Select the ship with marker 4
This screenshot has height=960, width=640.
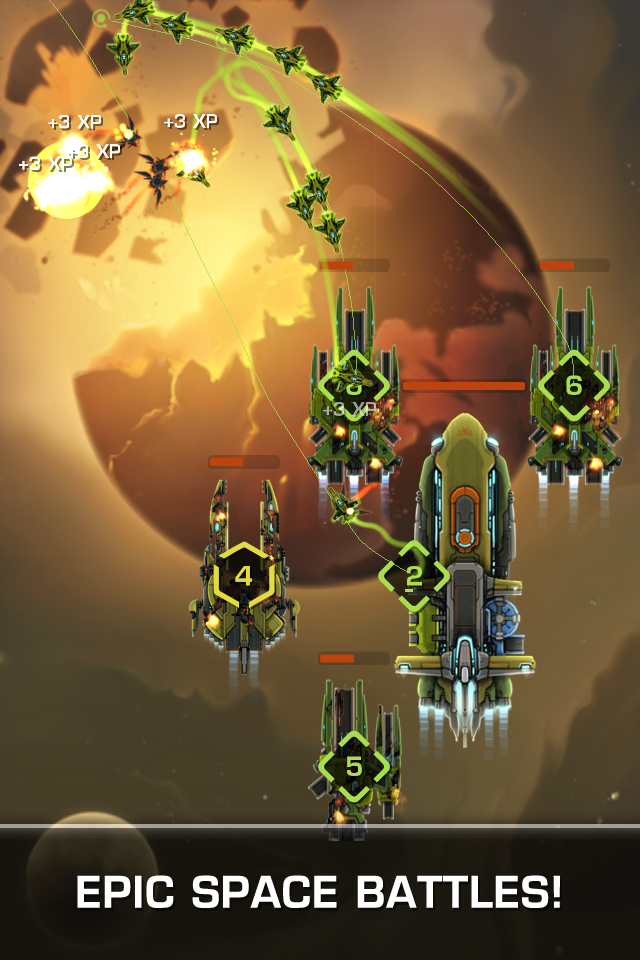pos(244,577)
